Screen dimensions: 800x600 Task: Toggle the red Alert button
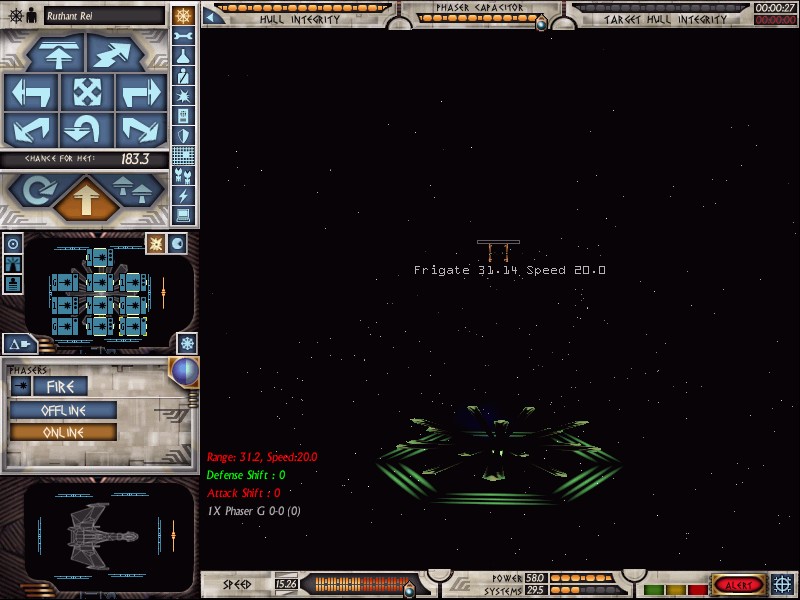[x=738, y=585]
